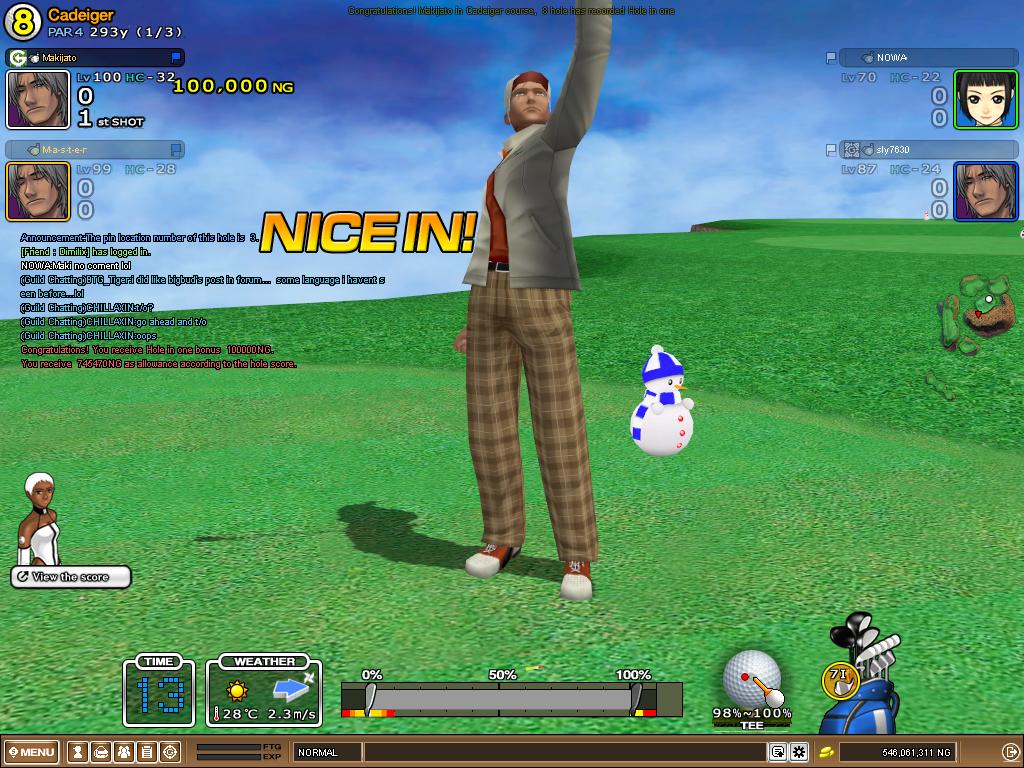Open the MENU button

tap(32, 752)
